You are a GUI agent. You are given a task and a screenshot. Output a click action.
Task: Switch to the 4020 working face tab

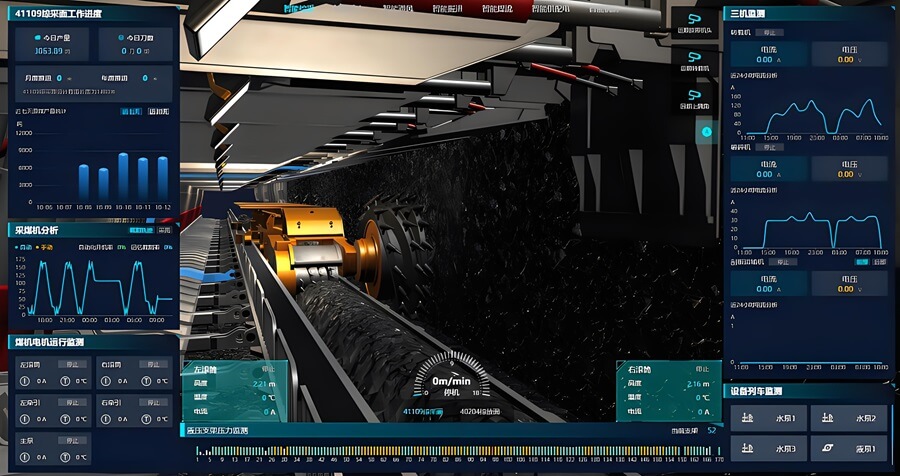coord(481,411)
